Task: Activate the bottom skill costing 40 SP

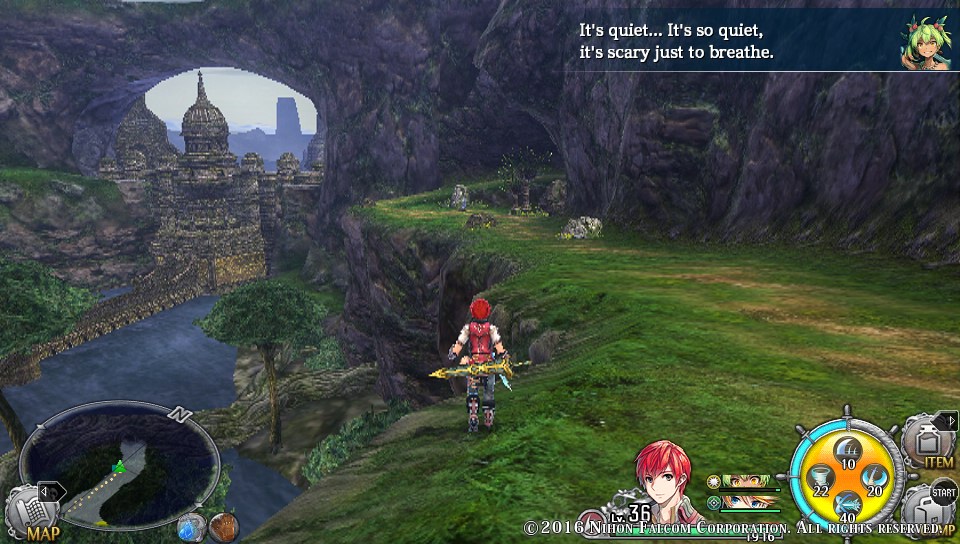Action: pos(848,505)
